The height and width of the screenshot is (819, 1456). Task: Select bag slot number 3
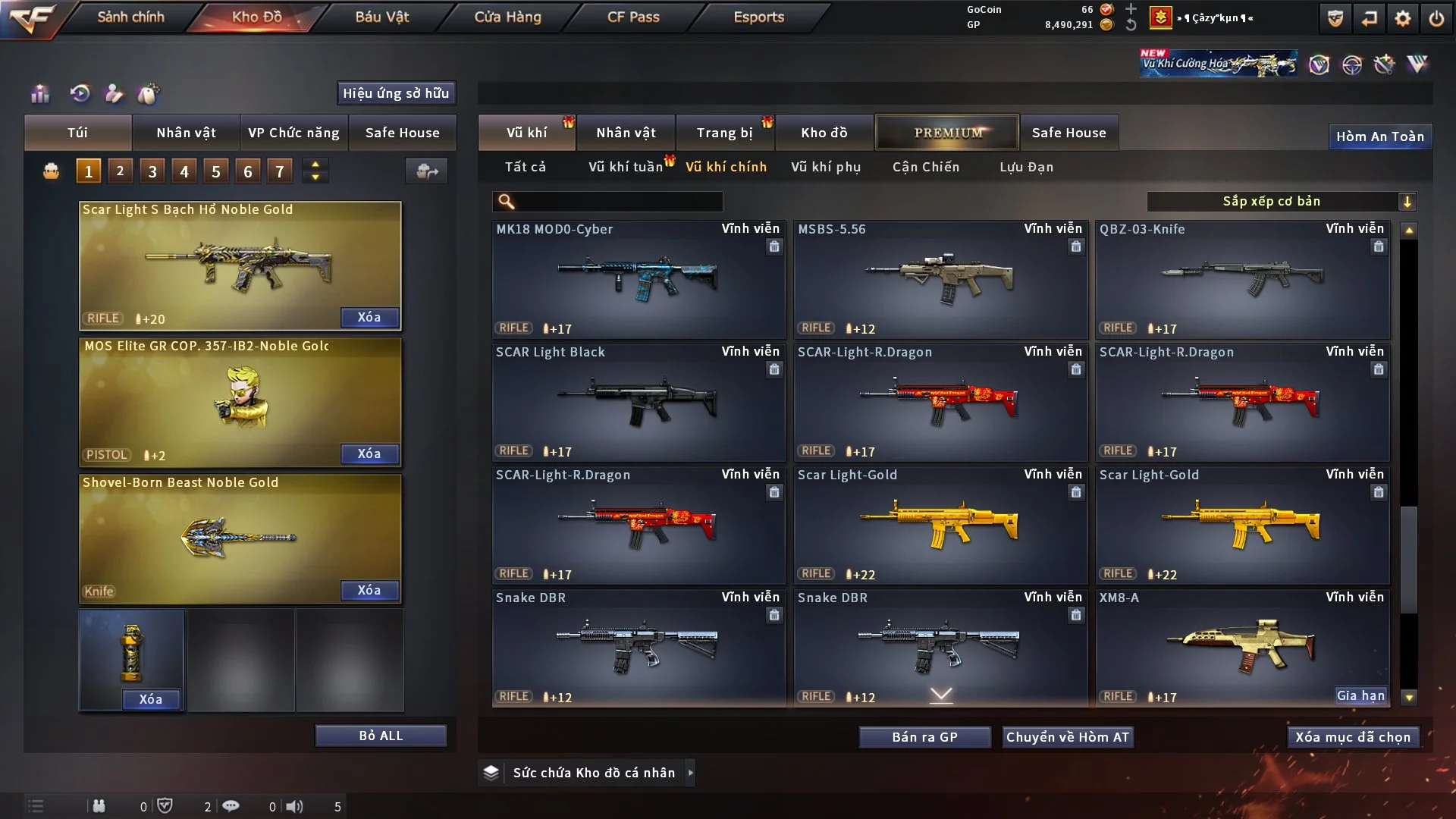[x=152, y=171]
